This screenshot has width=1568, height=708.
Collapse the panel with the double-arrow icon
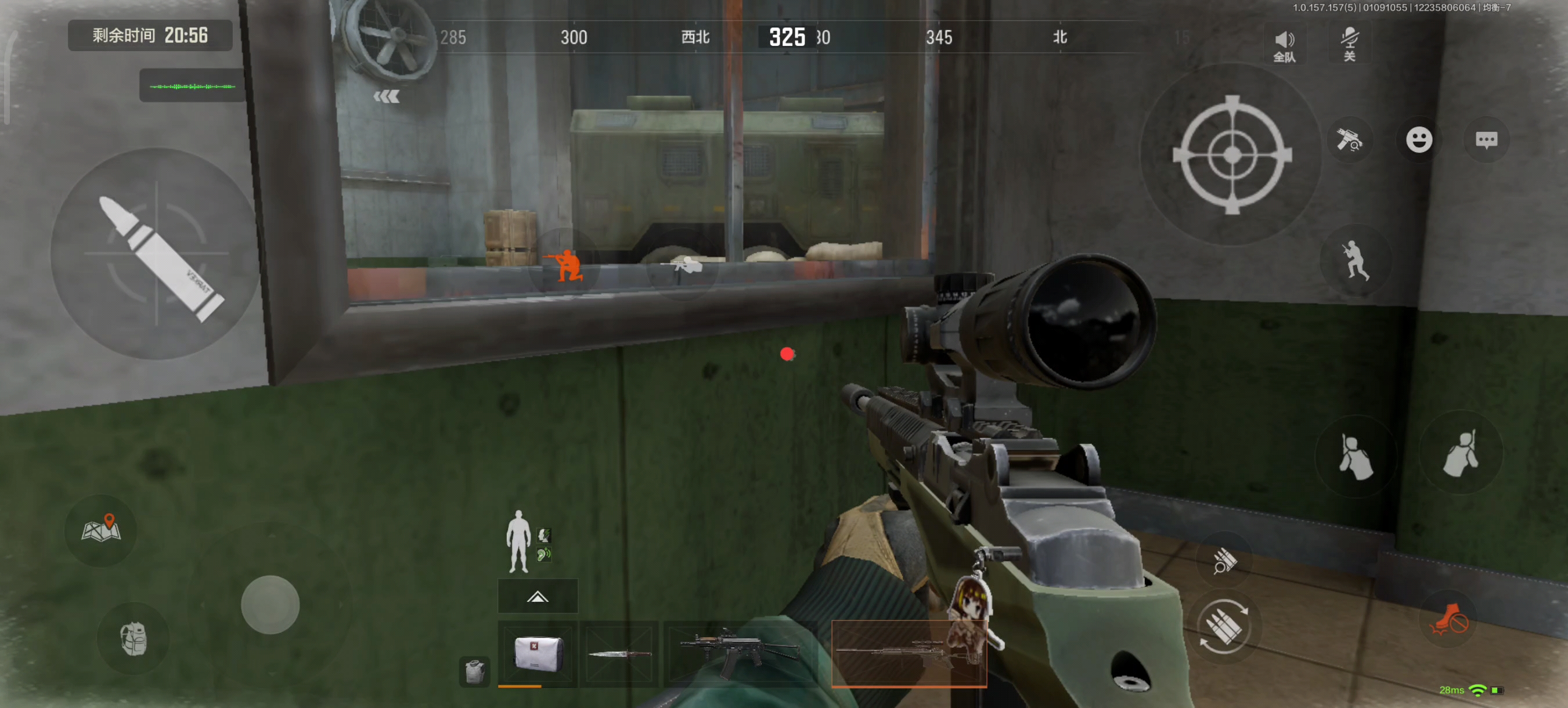387,97
